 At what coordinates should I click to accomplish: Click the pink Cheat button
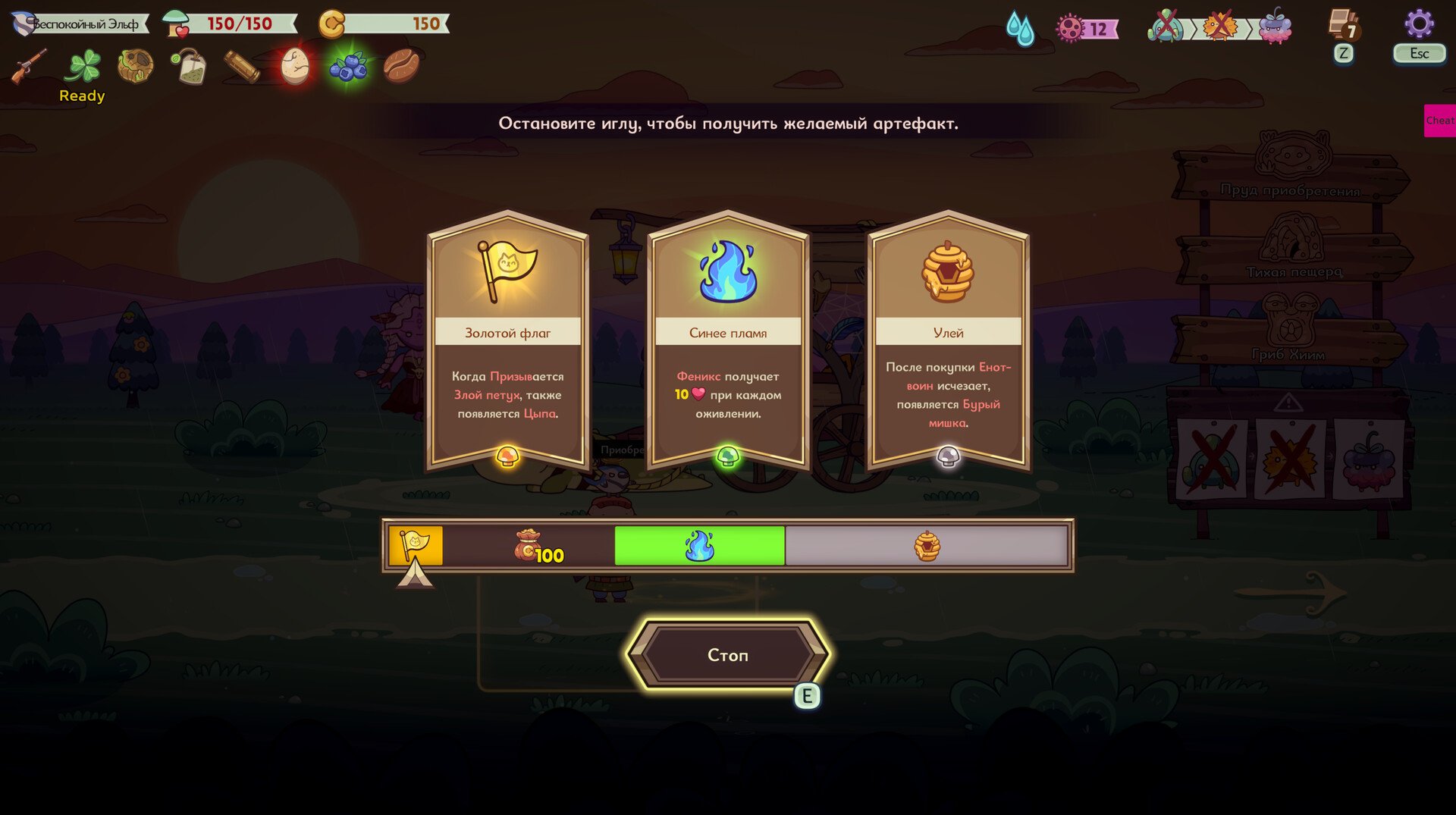1439,121
